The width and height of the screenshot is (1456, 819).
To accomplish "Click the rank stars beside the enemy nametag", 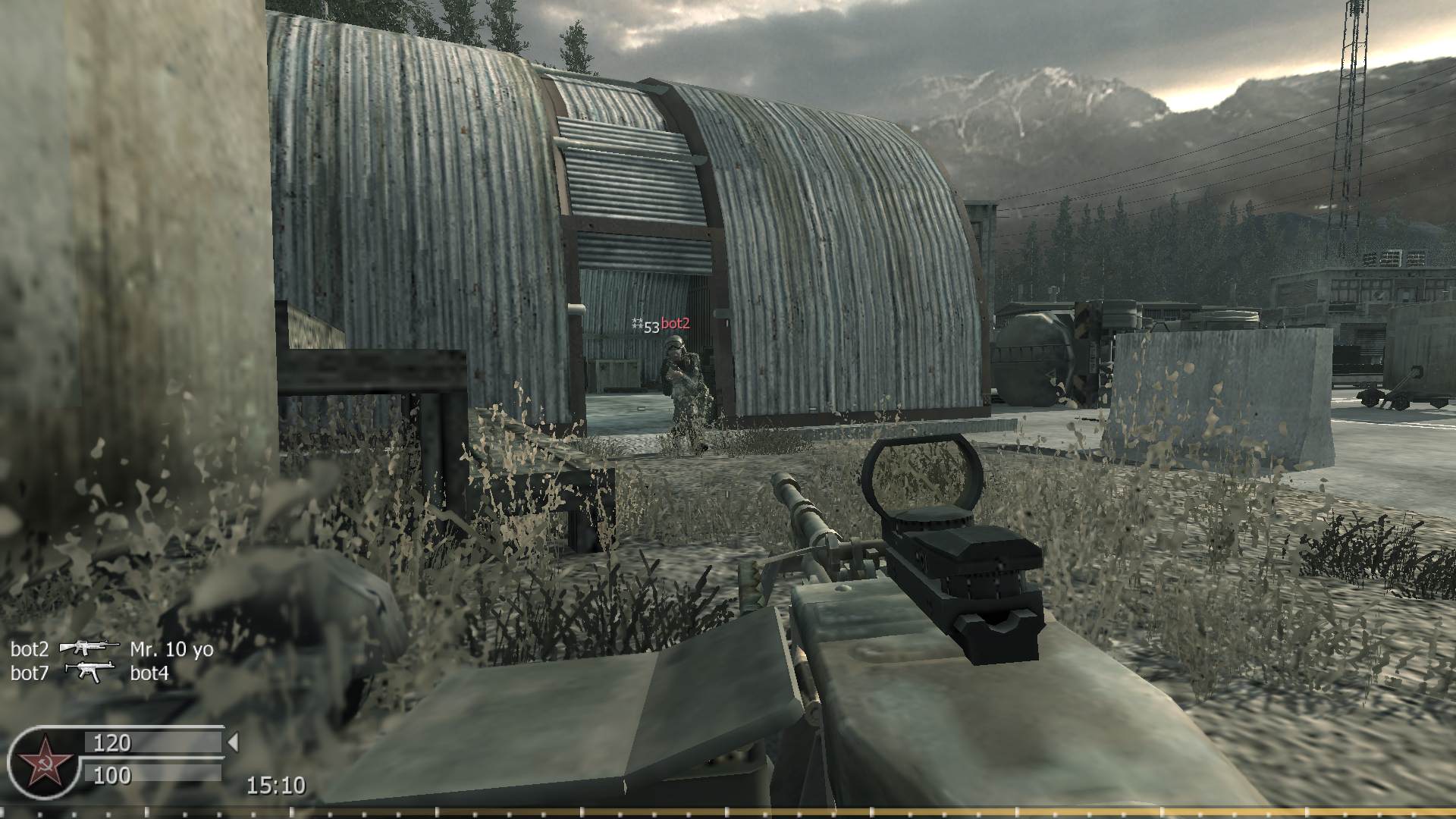I will [x=637, y=322].
